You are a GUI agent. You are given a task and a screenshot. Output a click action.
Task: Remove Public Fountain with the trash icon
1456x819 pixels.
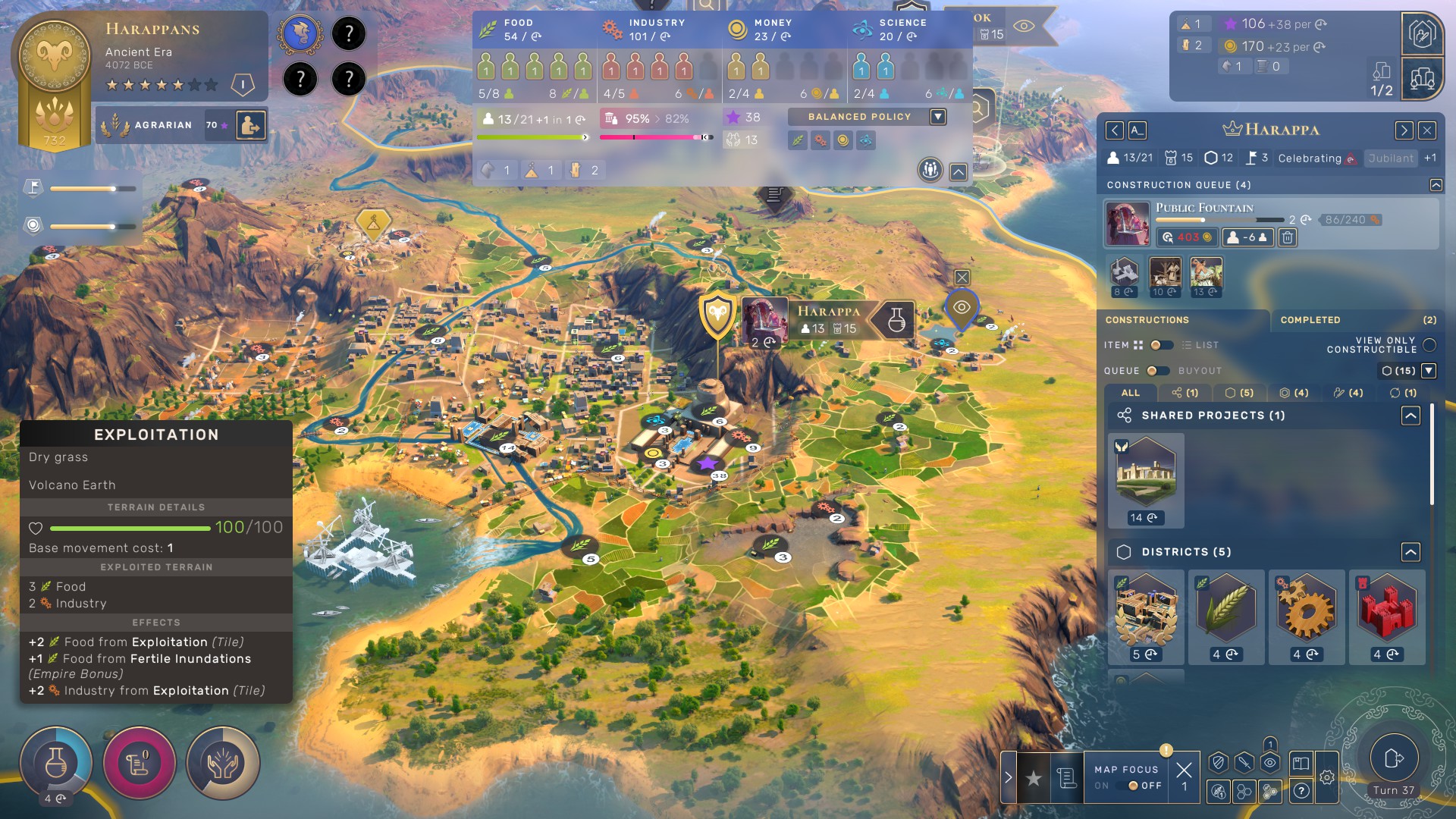pos(1287,238)
